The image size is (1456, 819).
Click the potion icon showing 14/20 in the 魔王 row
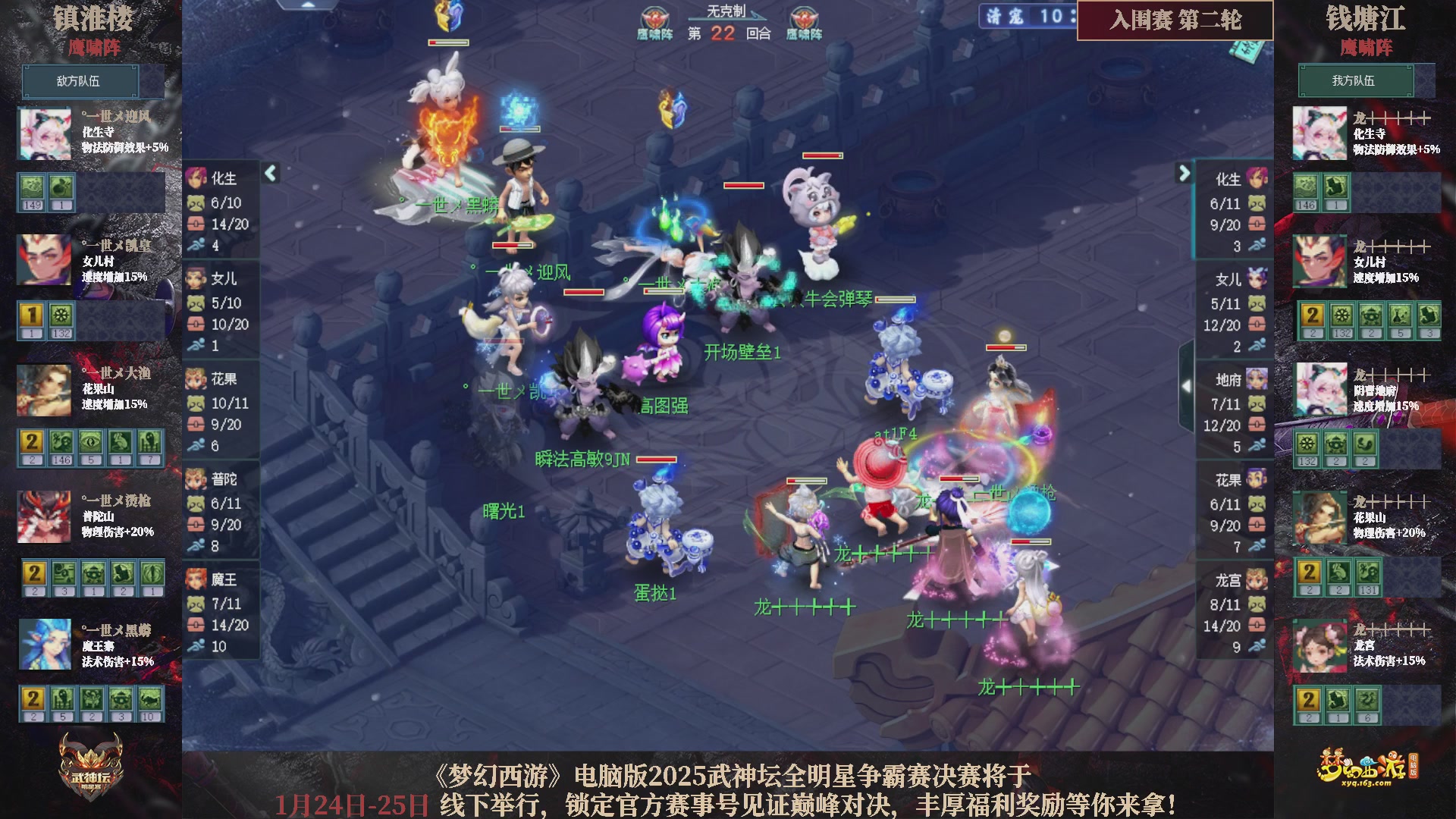pos(196,626)
